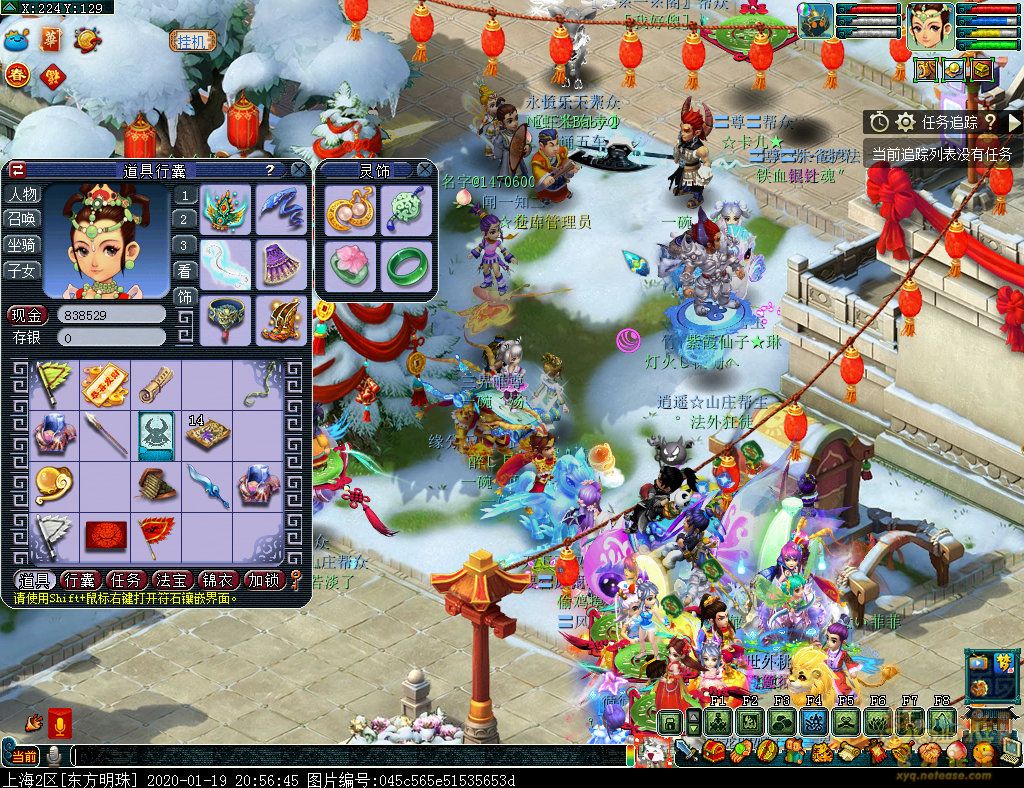Select the 行囊 bag tab
This screenshot has height=788, width=1024.
[79, 580]
